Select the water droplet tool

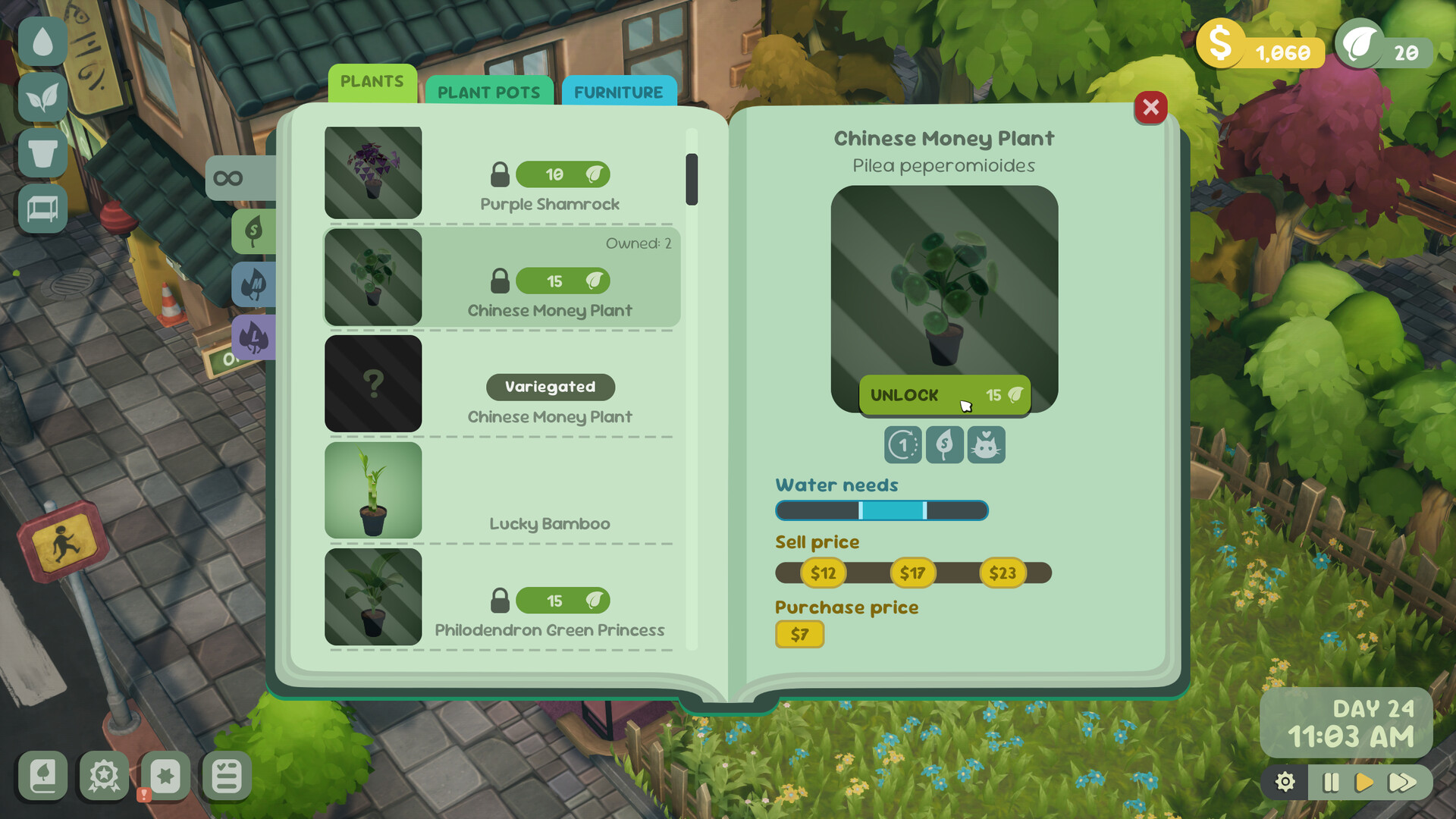tap(42, 42)
